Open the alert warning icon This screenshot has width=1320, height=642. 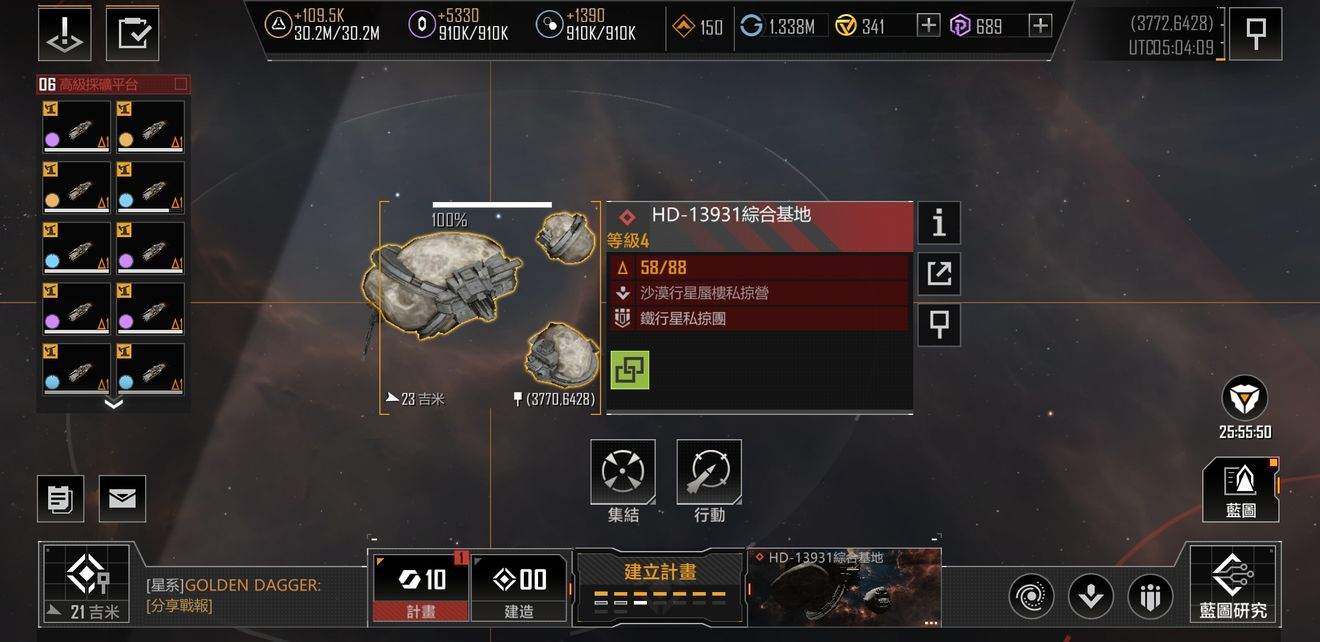pyautogui.click(x=64, y=32)
